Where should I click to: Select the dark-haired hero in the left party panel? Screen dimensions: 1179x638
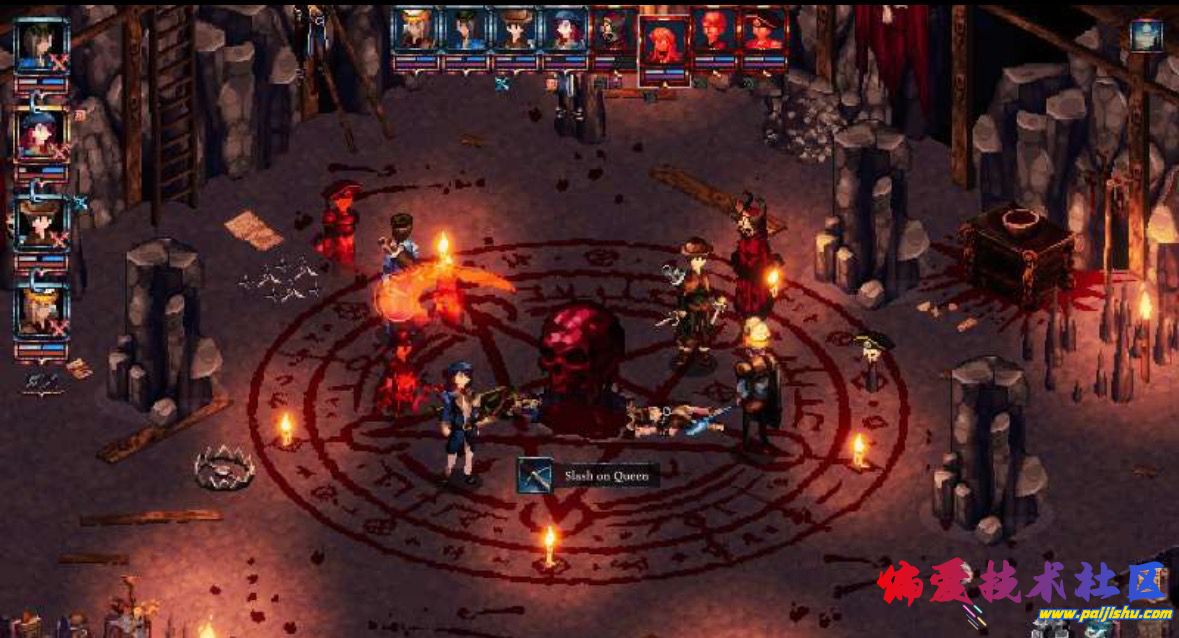coord(42,46)
